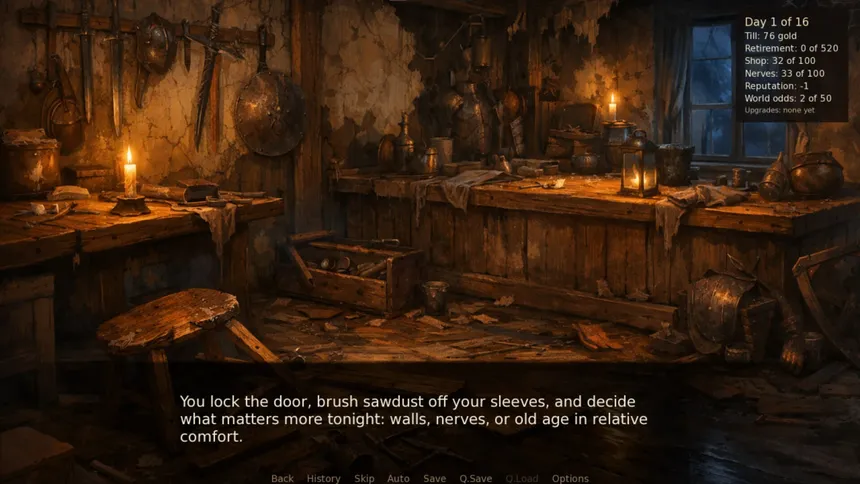The height and width of the screenshot is (484, 860).
Task: Open the Save game screen
Action: [x=434, y=478]
